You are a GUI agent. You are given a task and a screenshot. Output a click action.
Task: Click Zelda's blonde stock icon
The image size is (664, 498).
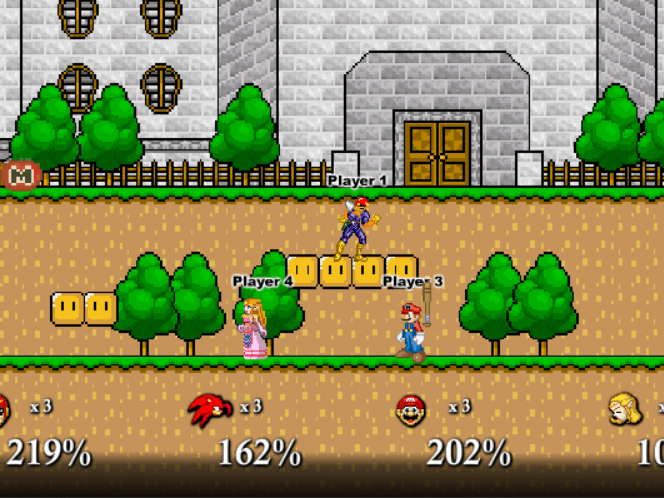click(626, 409)
